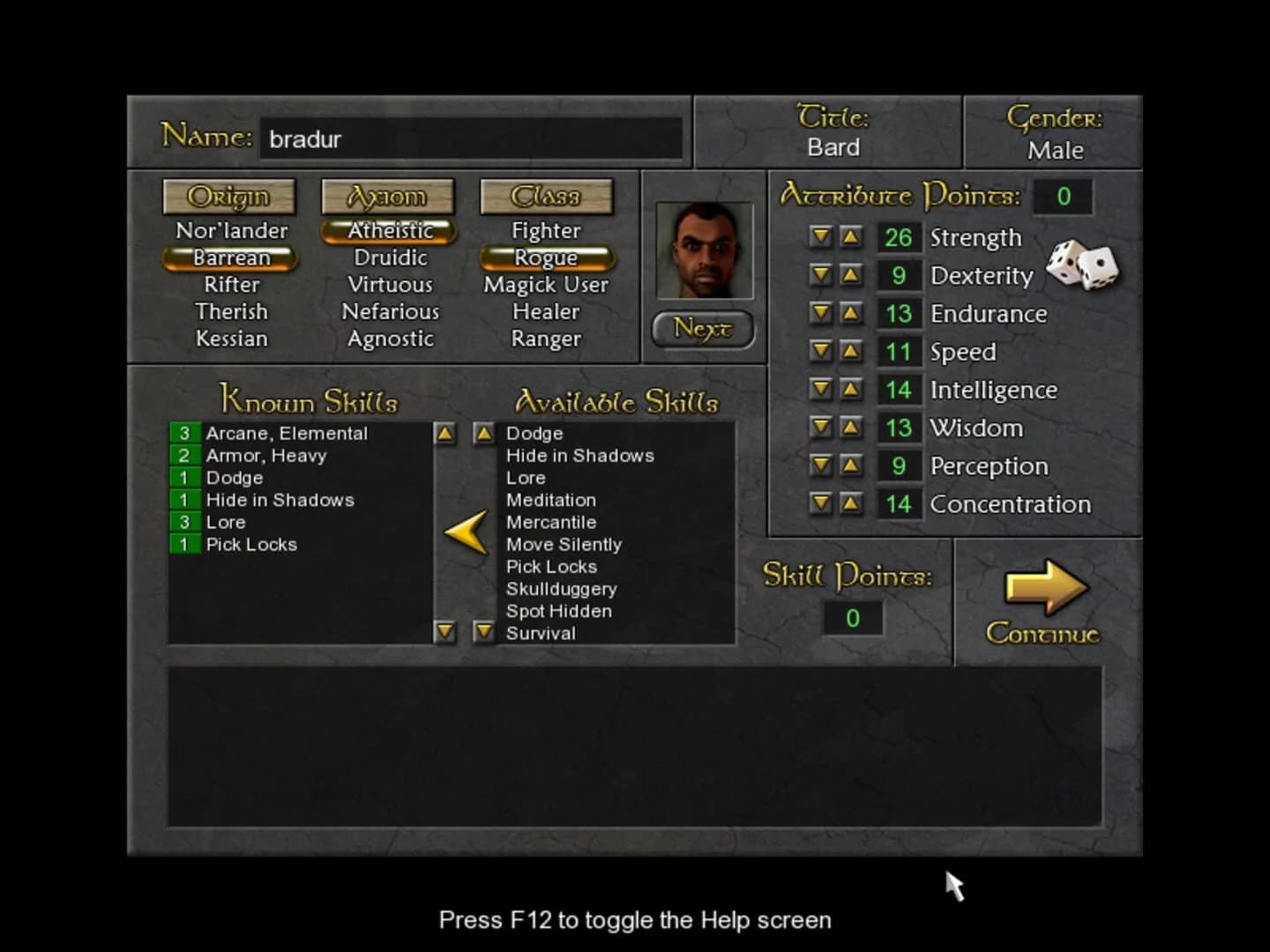1270x952 pixels.
Task: Click the Continue arrow
Action: point(1045,589)
